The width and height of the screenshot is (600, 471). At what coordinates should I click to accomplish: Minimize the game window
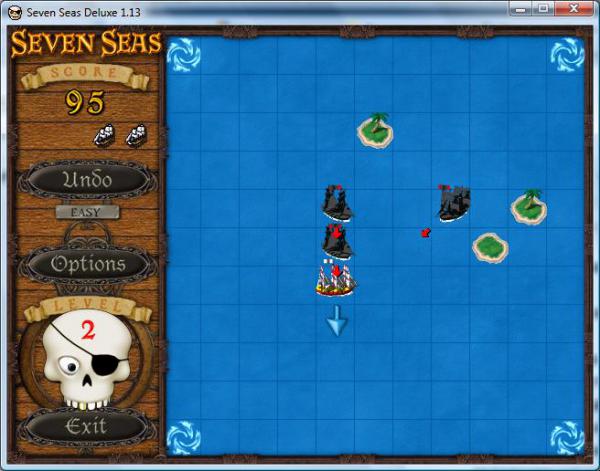tap(518, 9)
